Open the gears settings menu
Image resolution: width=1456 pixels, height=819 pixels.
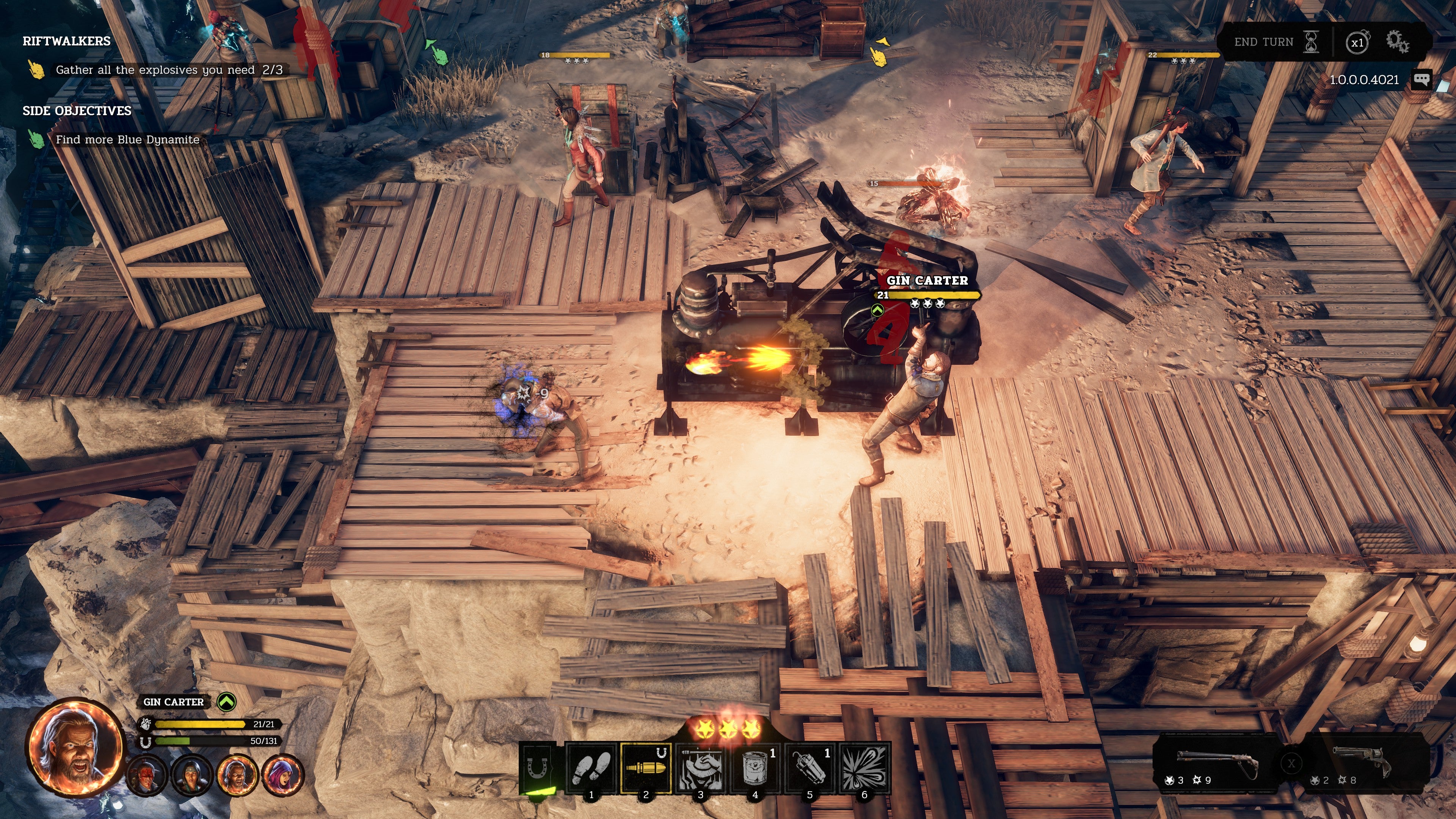[1397, 42]
